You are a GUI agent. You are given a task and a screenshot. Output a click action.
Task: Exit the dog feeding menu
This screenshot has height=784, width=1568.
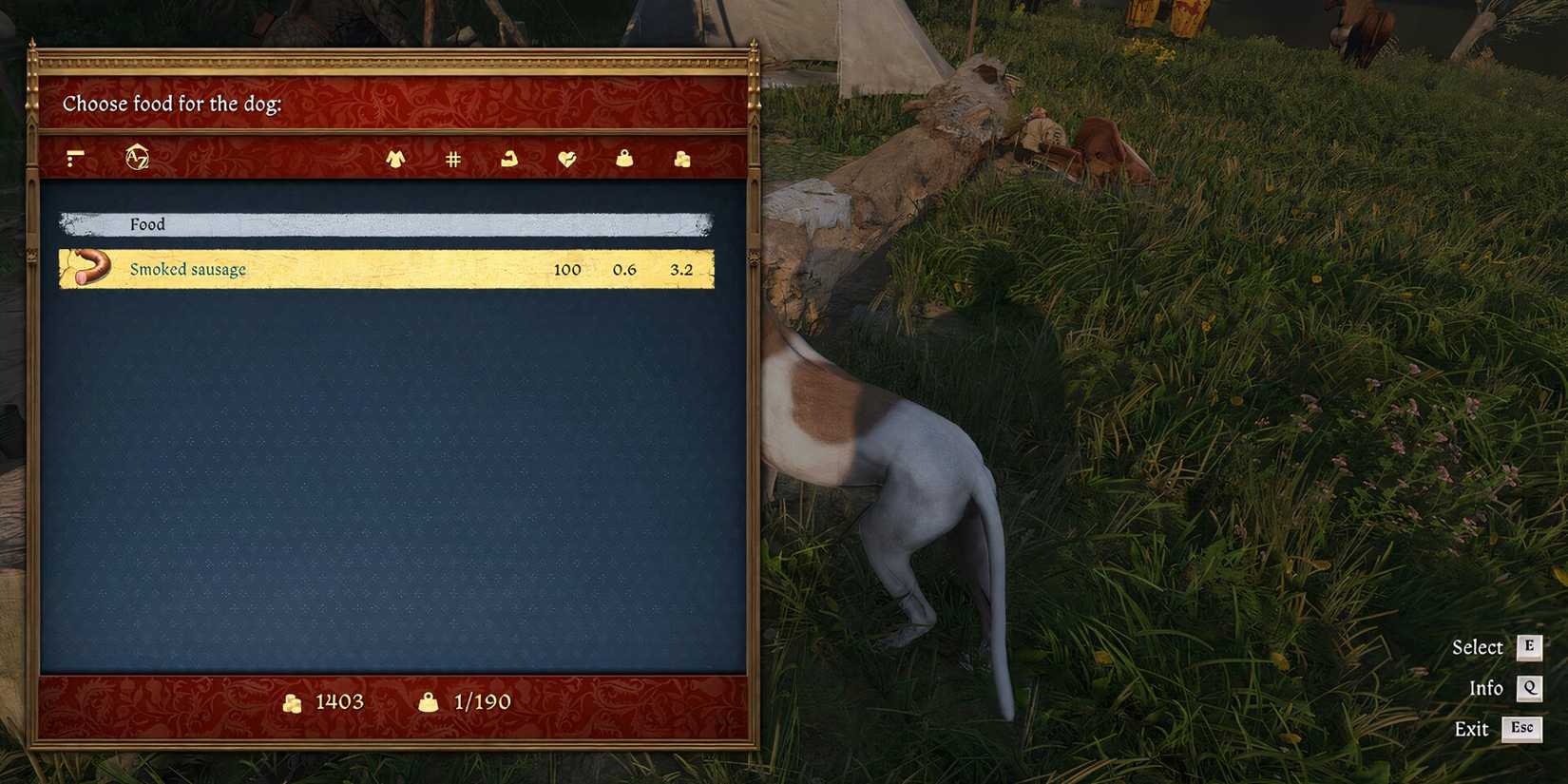click(1521, 729)
